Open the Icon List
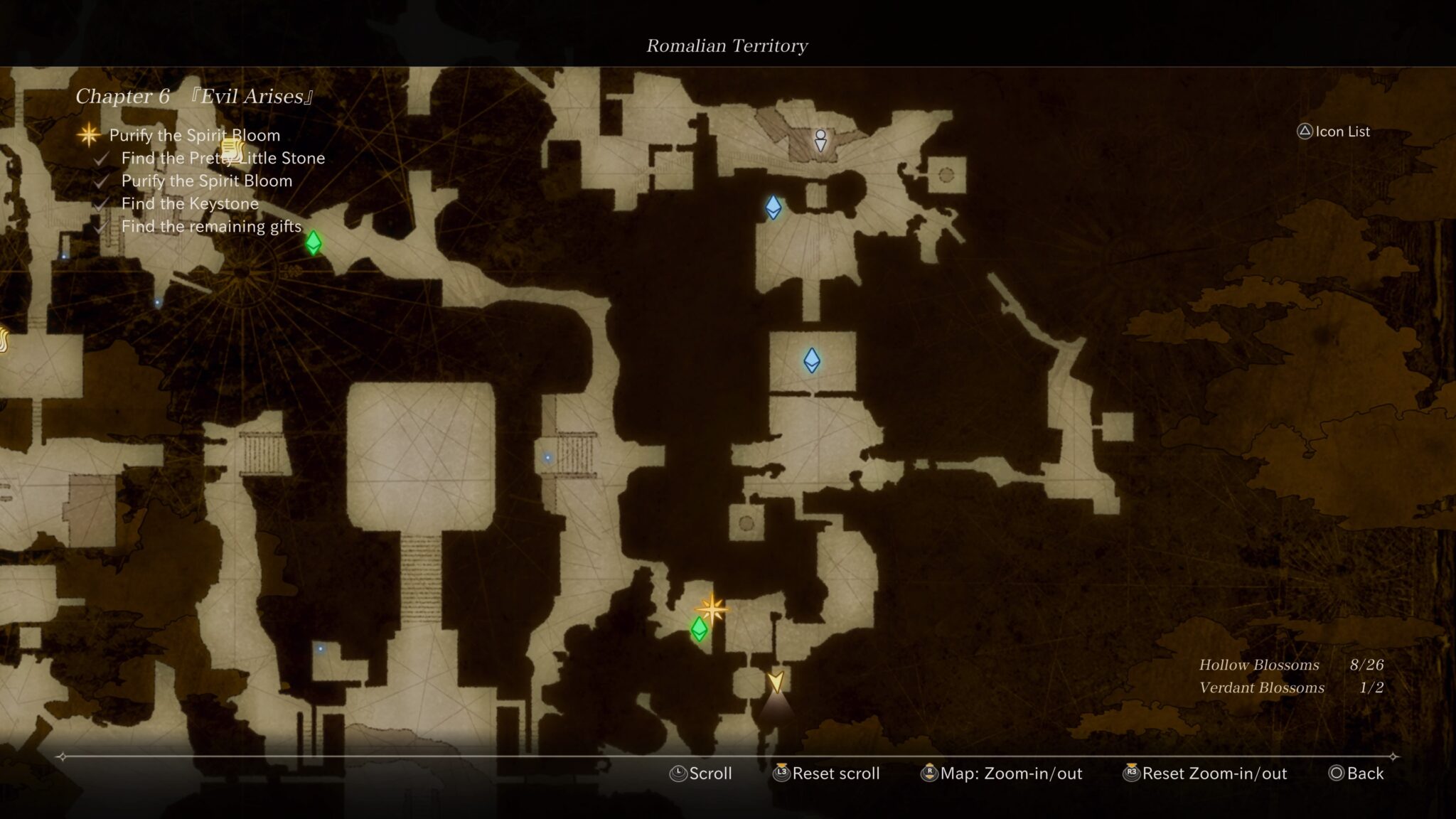This screenshot has height=819, width=1456. point(1334,132)
